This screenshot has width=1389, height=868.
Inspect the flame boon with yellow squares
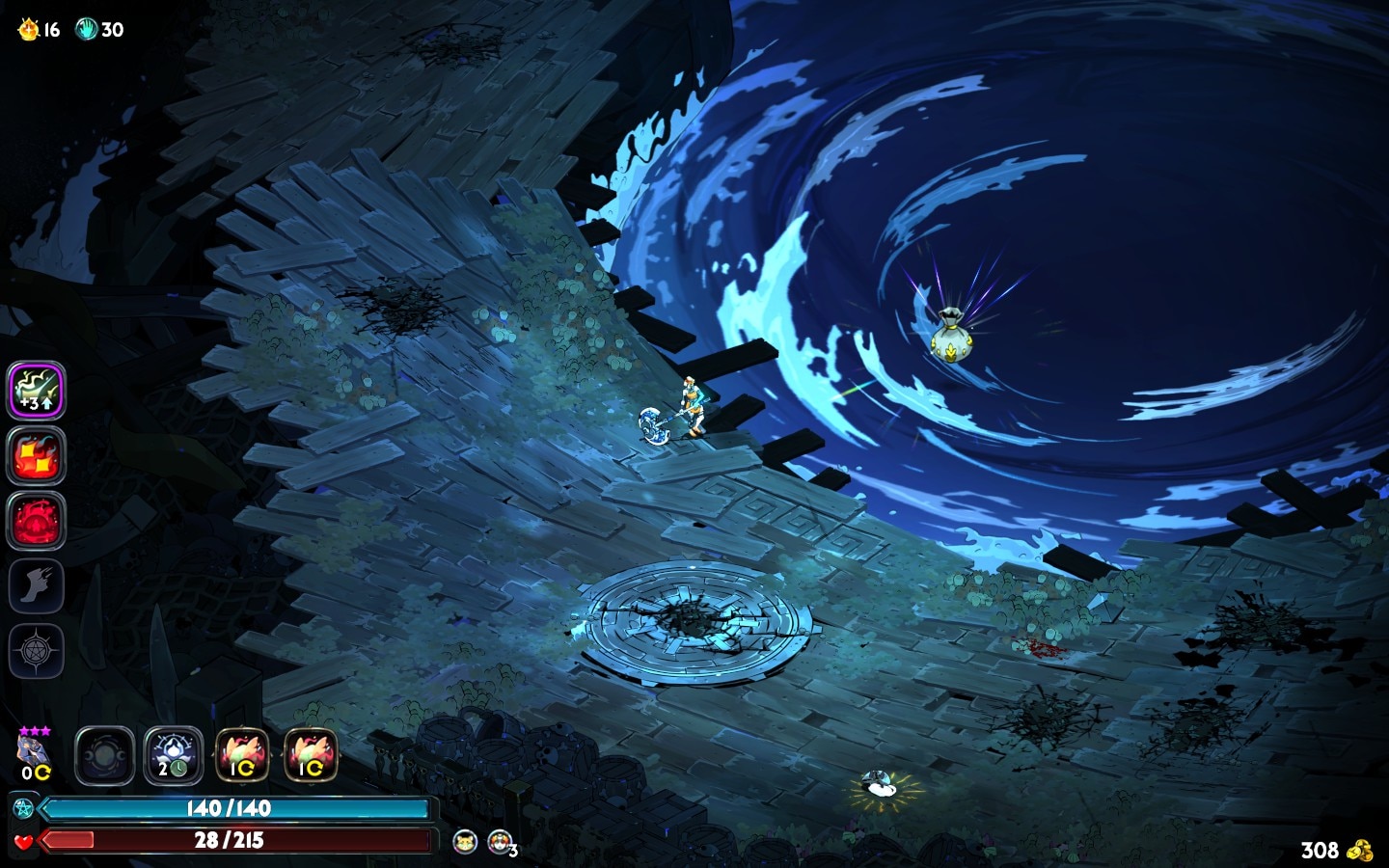click(37, 456)
